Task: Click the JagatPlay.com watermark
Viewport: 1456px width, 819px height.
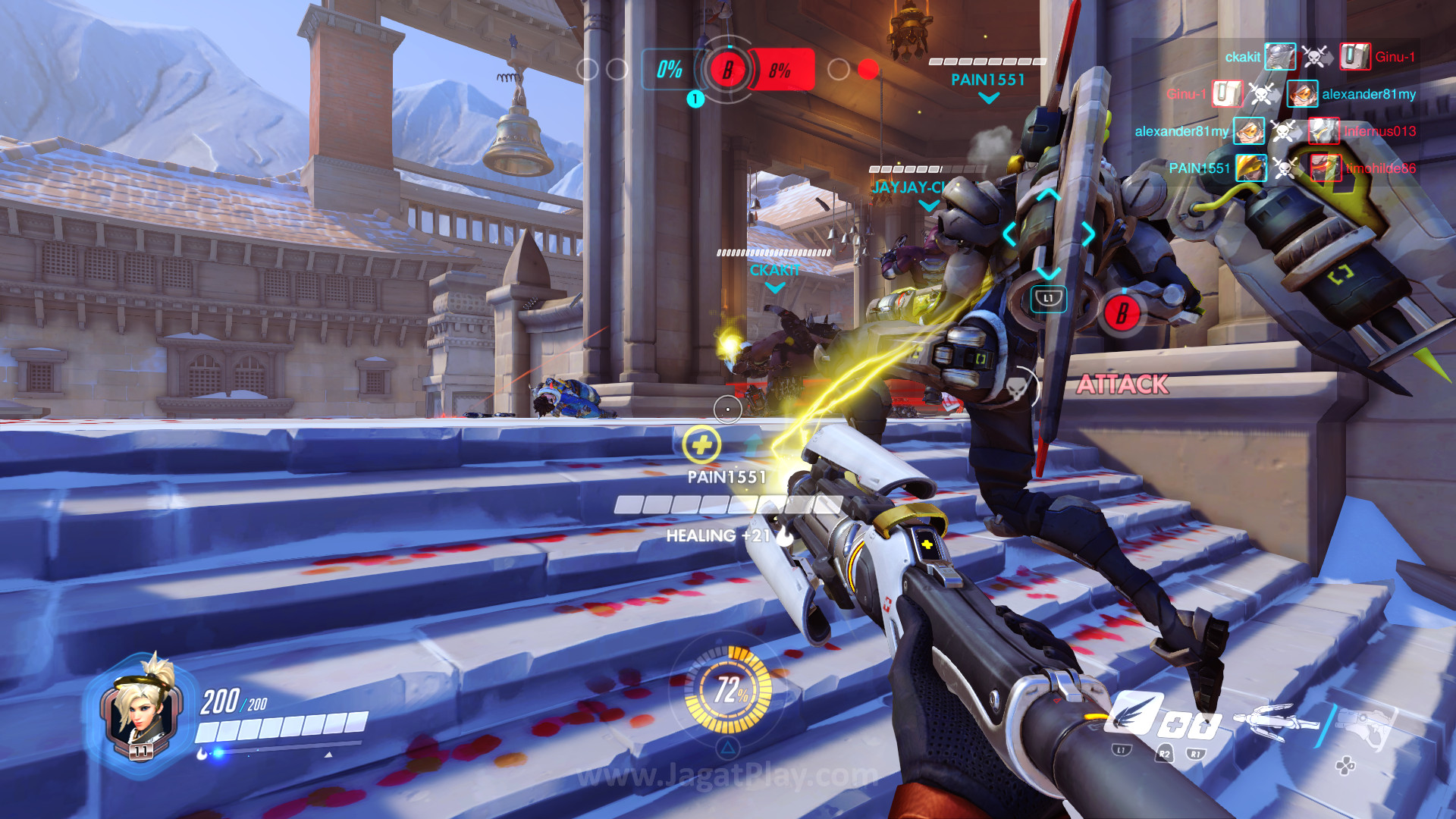Action: 726,775
